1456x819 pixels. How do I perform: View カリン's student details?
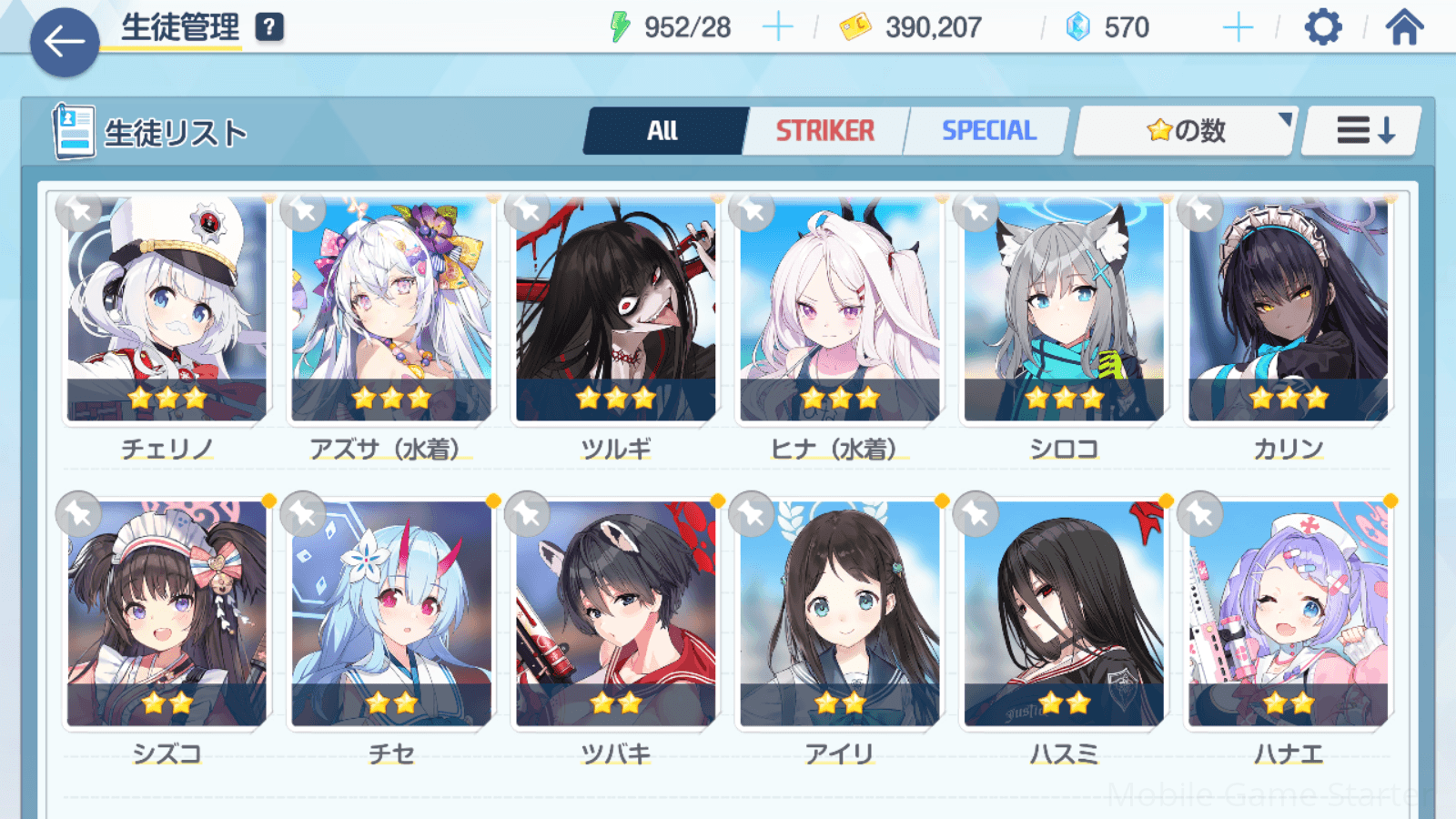[1289, 309]
